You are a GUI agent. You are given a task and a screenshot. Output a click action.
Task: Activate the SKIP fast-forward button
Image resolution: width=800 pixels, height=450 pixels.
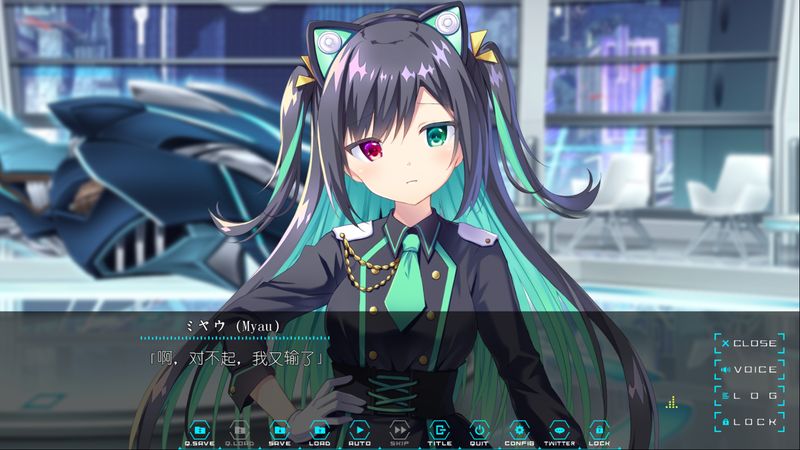click(x=400, y=430)
